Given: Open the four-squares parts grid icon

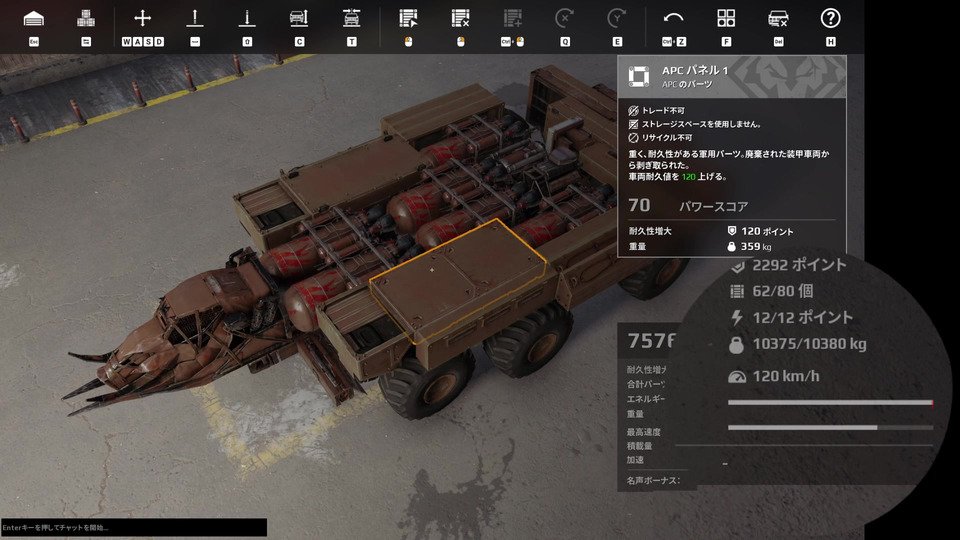Looking at the screenshot, I should click(x=726, y=19).
